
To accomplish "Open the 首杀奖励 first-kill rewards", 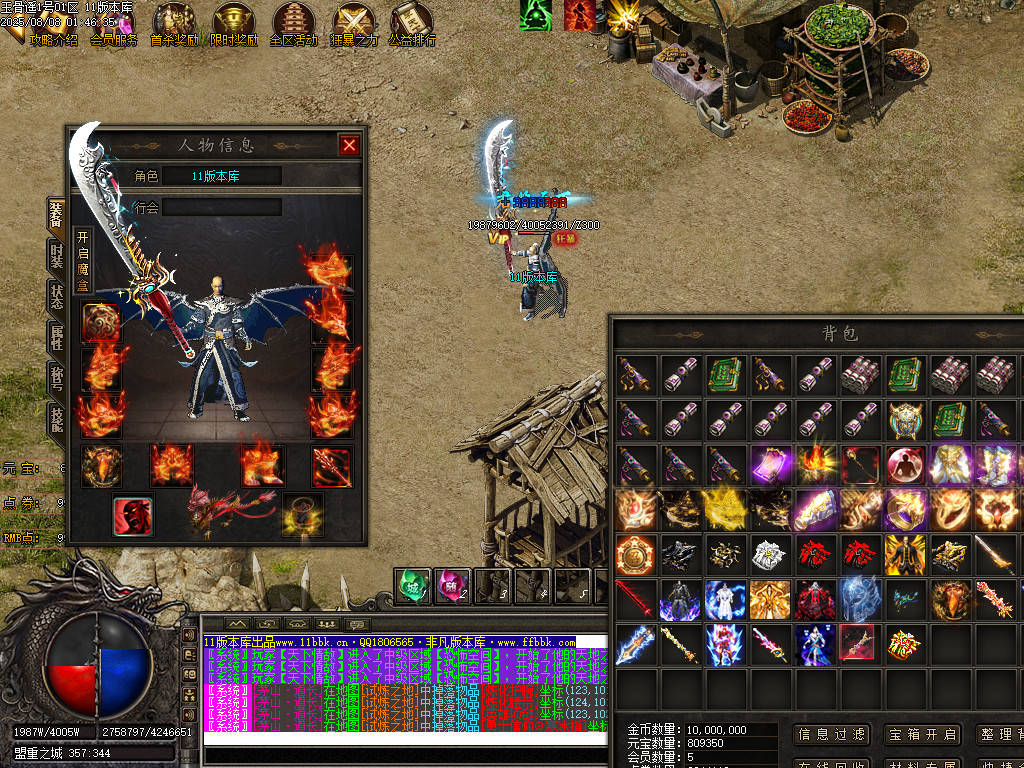I will coord(174,25).
